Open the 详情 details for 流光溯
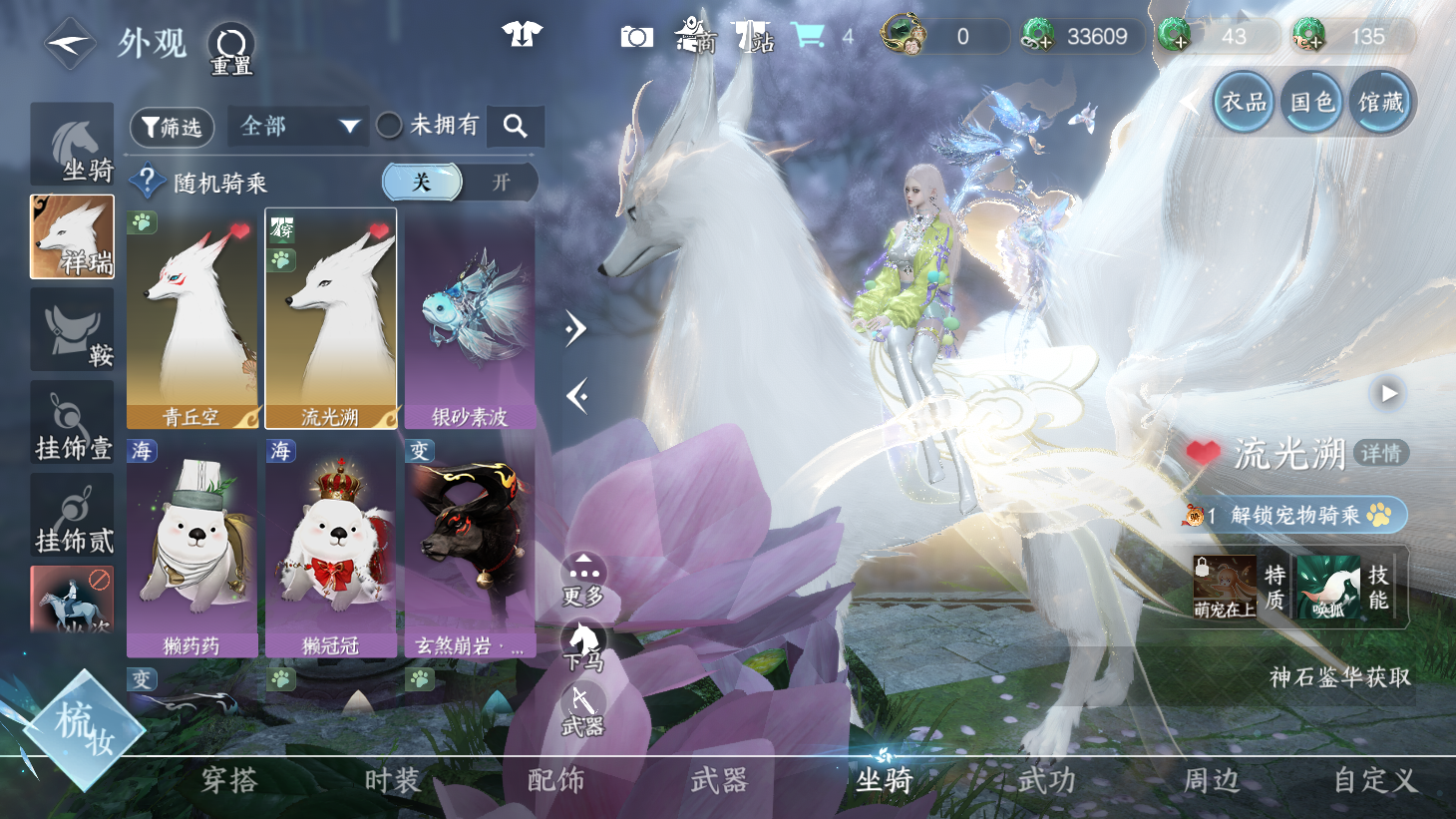The image size is (1456, 819). [x=1381, y=454]
